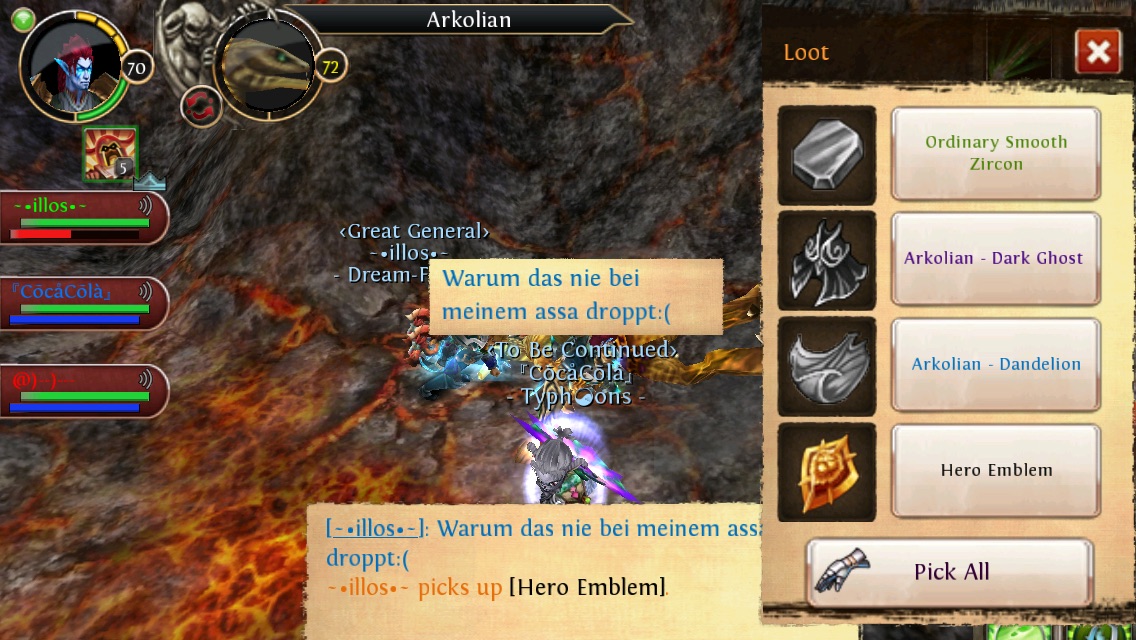1136x640 pixels.
Task: Close the Loot window
Action: (1097, 52)
